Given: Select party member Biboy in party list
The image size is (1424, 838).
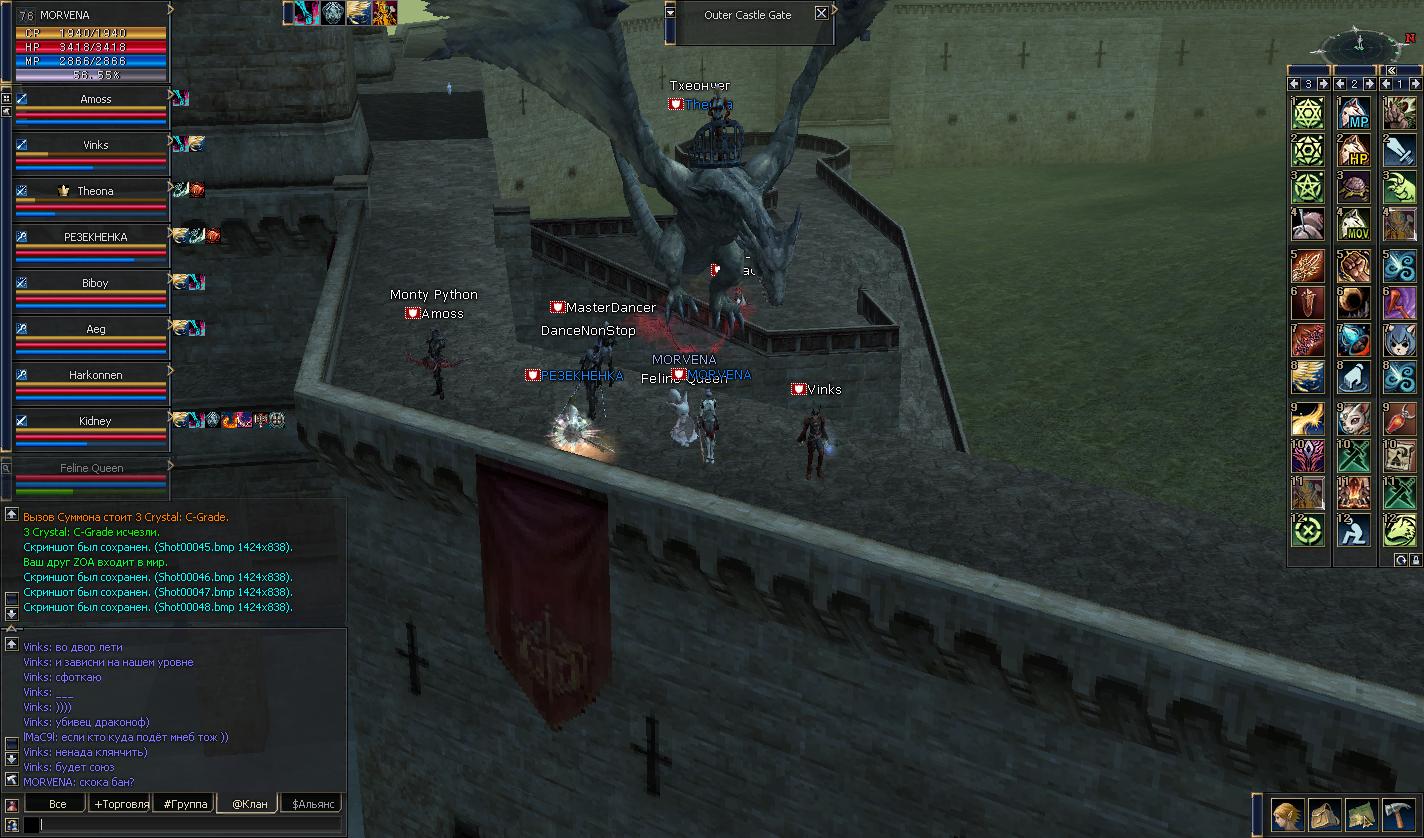Looking at the screenshot, I should click(x=96, y=283).
